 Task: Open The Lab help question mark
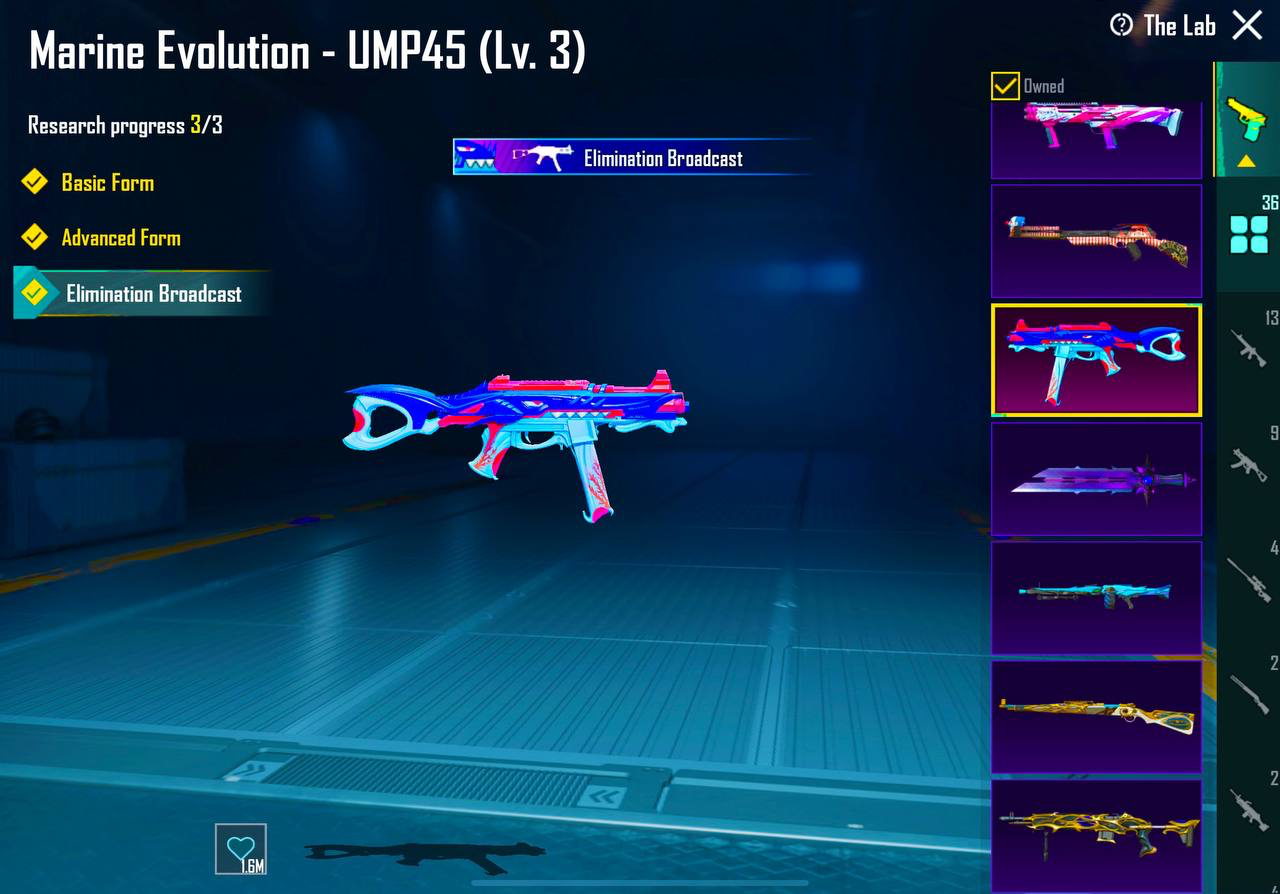coord(1122,25)
